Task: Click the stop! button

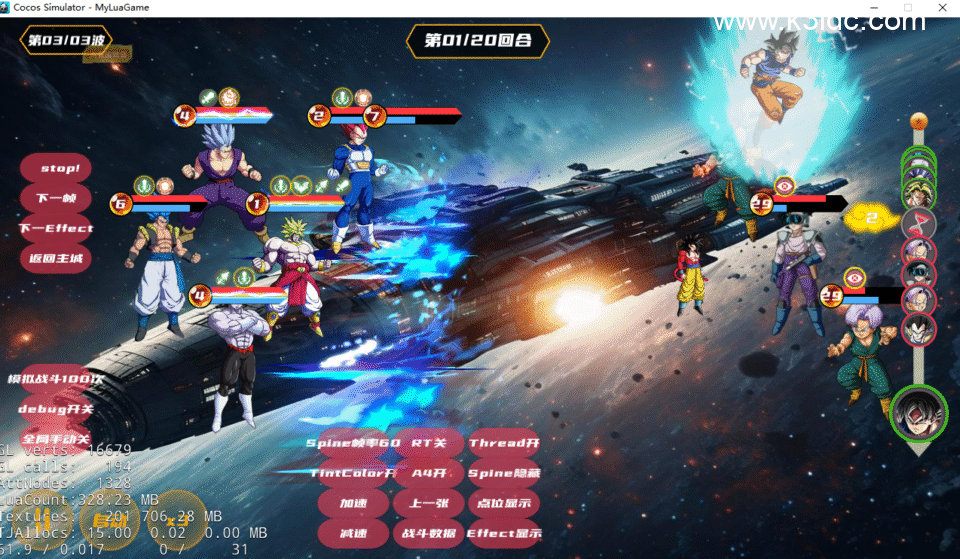Action: 57,168
